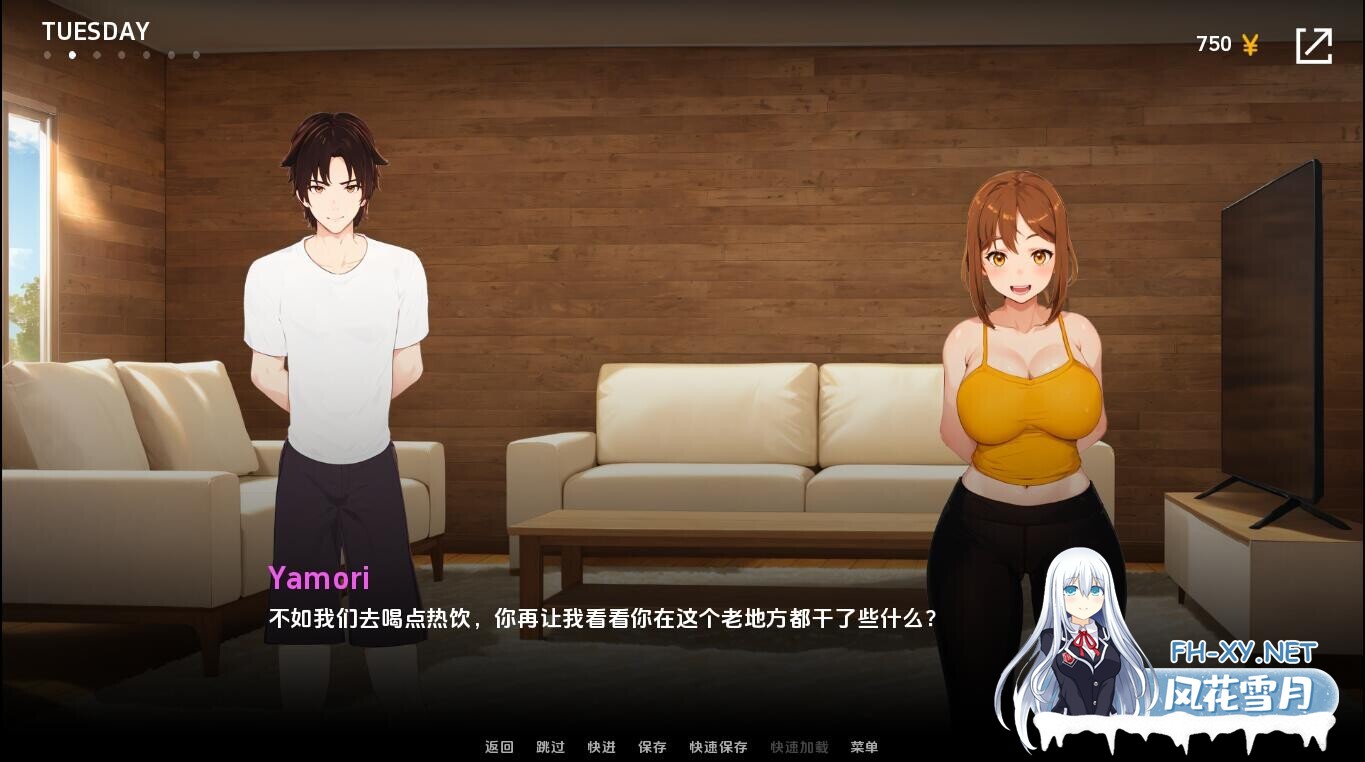1365x762 pixels.
Task: Select the highlighted second progress dot
Action: point(72,55)
